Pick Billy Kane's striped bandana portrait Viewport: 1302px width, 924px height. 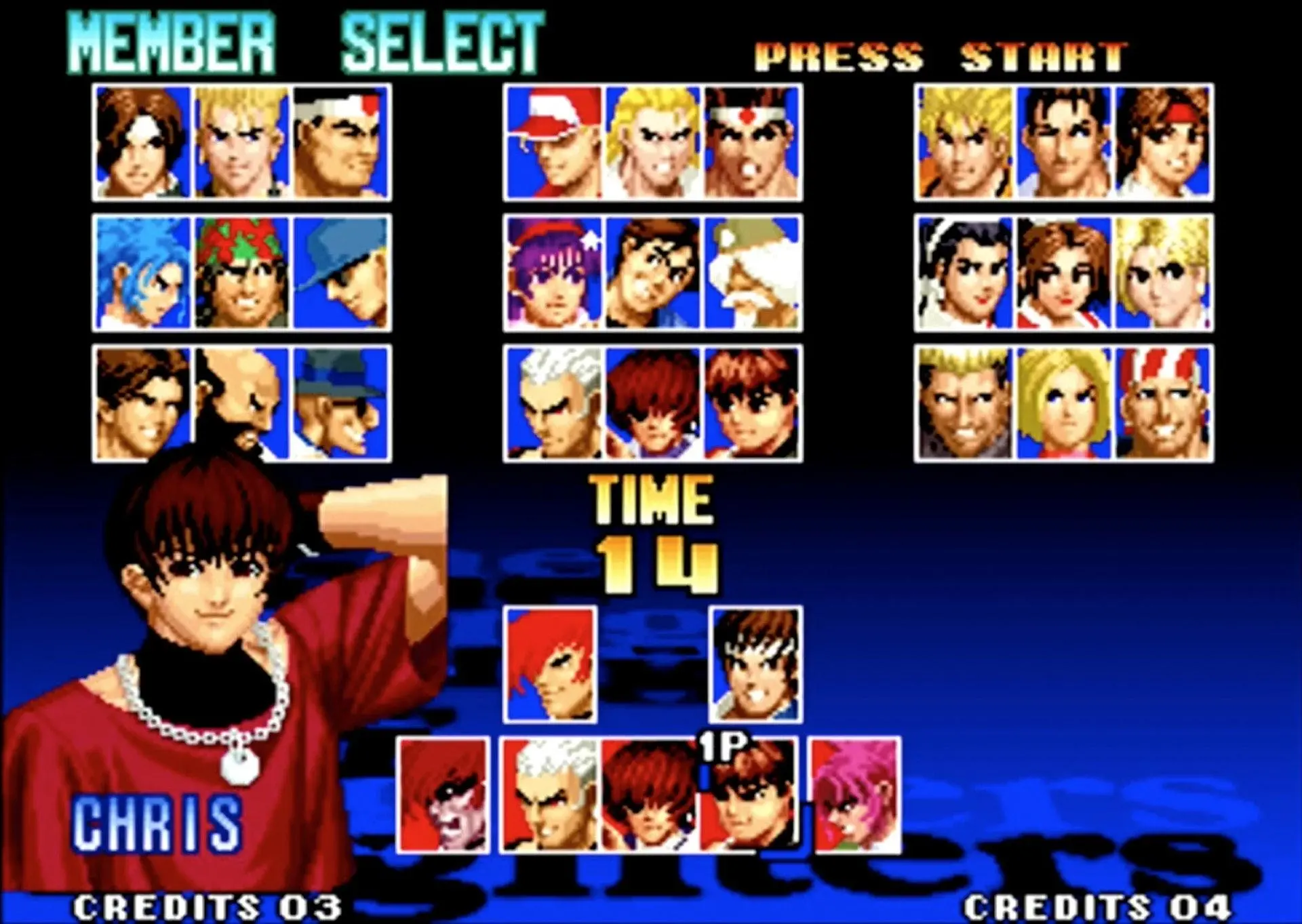1162,403
